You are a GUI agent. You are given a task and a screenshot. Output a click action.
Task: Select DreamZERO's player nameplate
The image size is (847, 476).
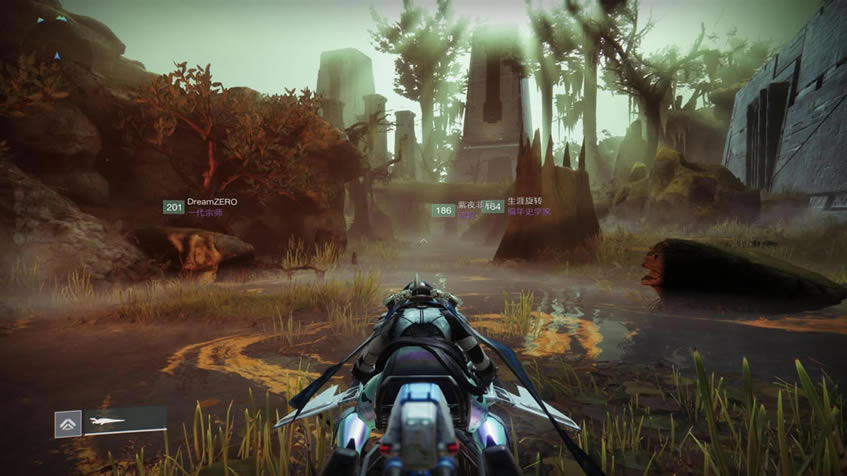[x=201, y=207]
